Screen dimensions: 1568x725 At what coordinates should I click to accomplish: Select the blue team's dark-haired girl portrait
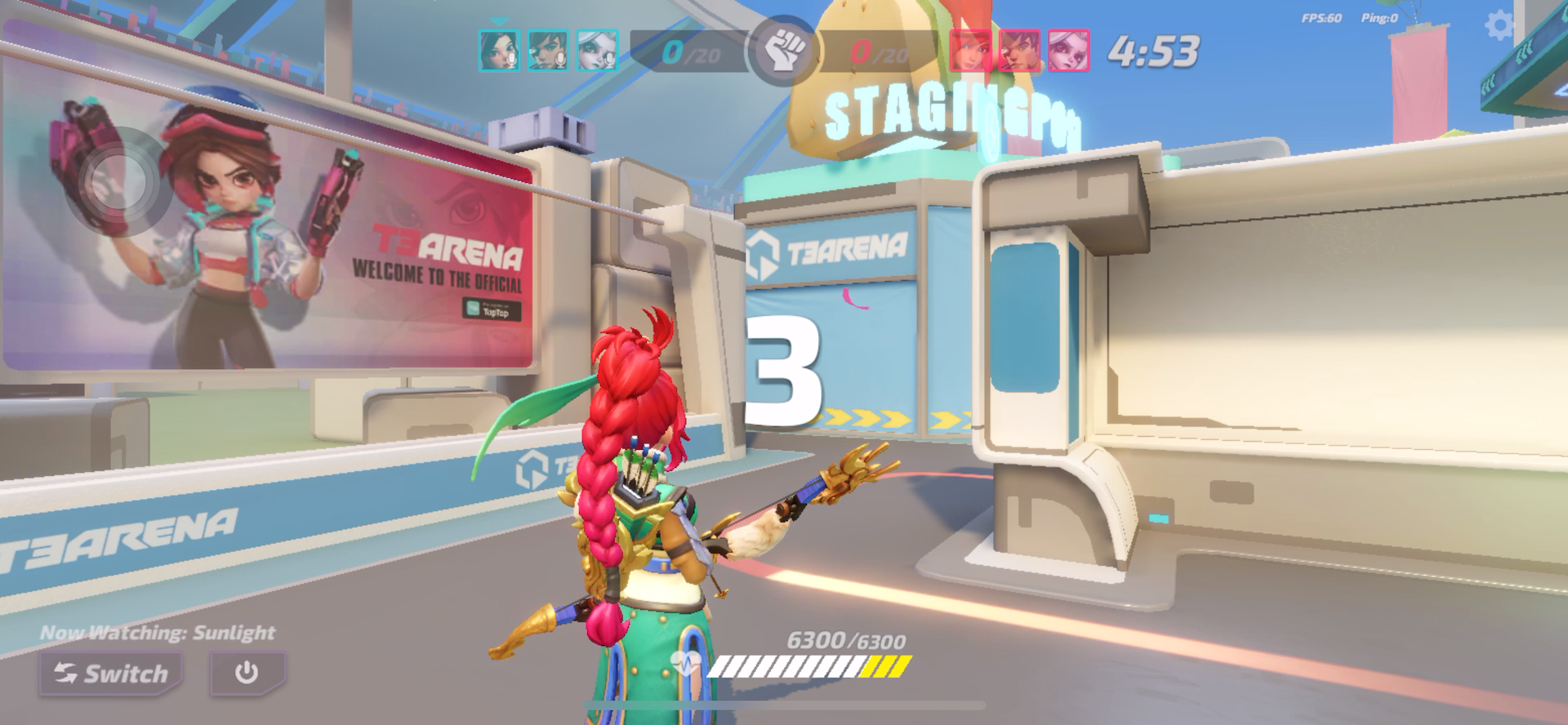pyautogui.click(x=499, y=51)
